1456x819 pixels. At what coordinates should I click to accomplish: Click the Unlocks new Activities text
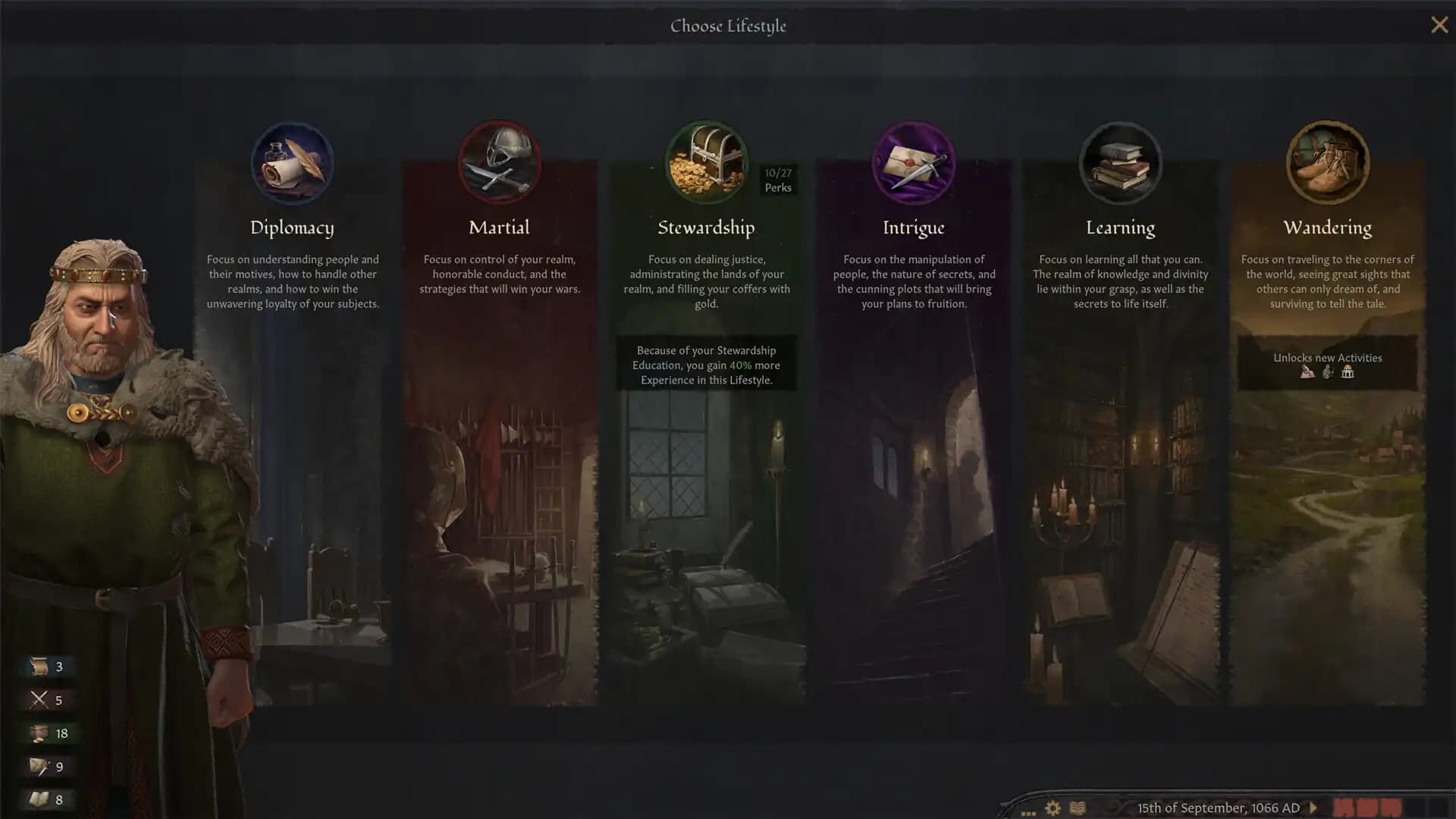(1327, 357)
